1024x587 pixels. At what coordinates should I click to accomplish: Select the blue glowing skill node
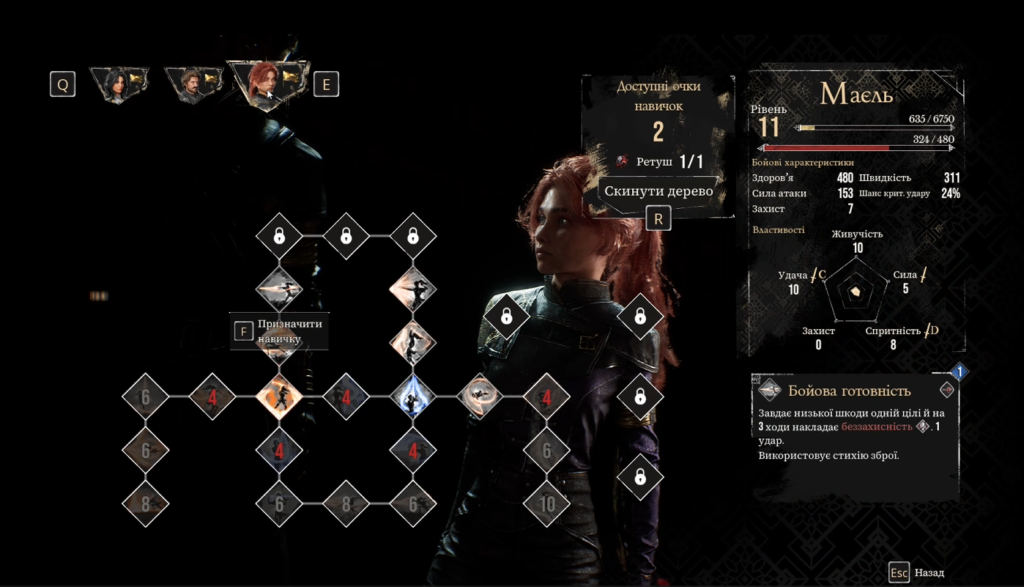point(412,397)
